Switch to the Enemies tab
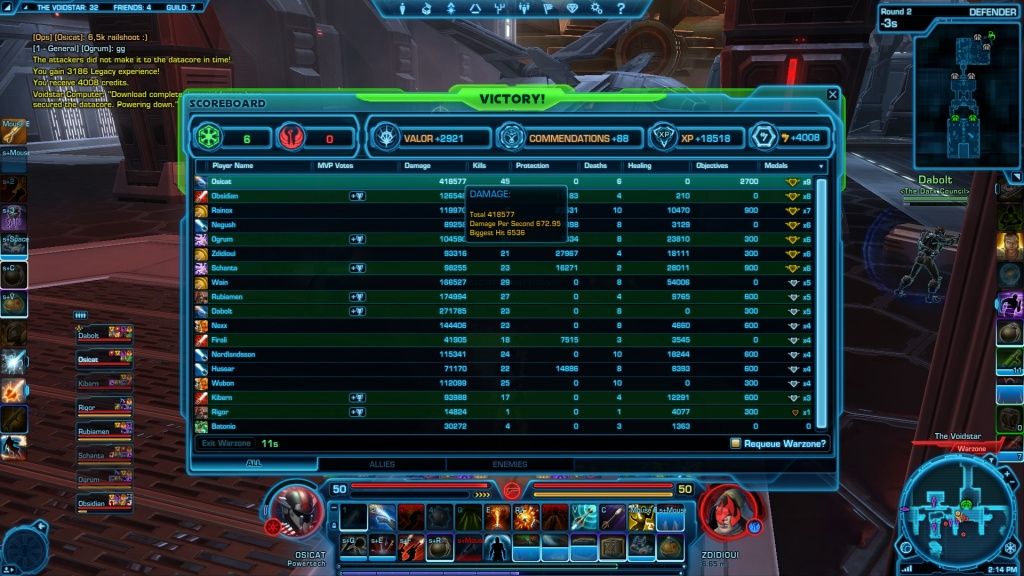1024x576 pixels. (510, 464)
